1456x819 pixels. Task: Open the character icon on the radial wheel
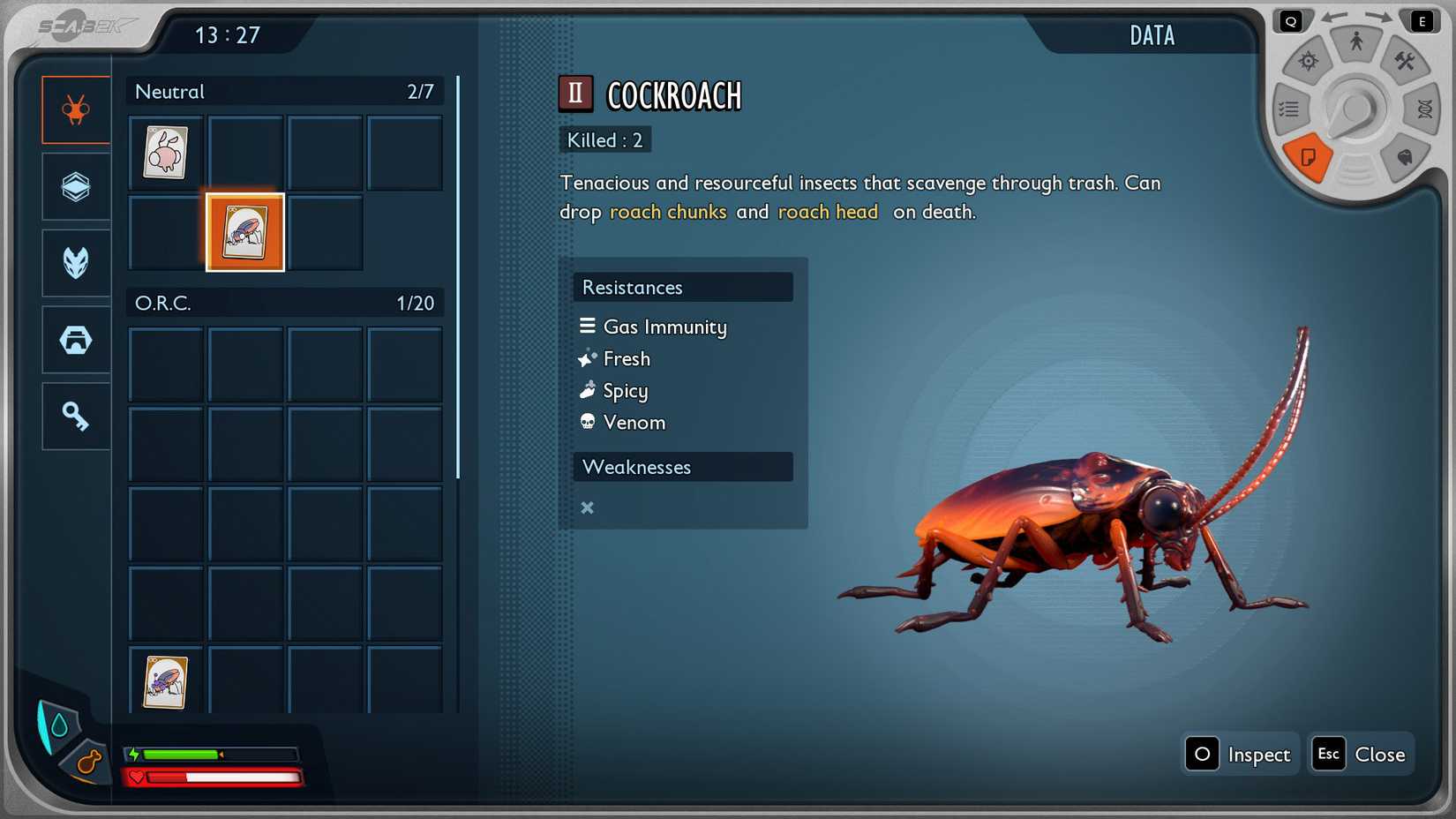tap(1355, 40)
